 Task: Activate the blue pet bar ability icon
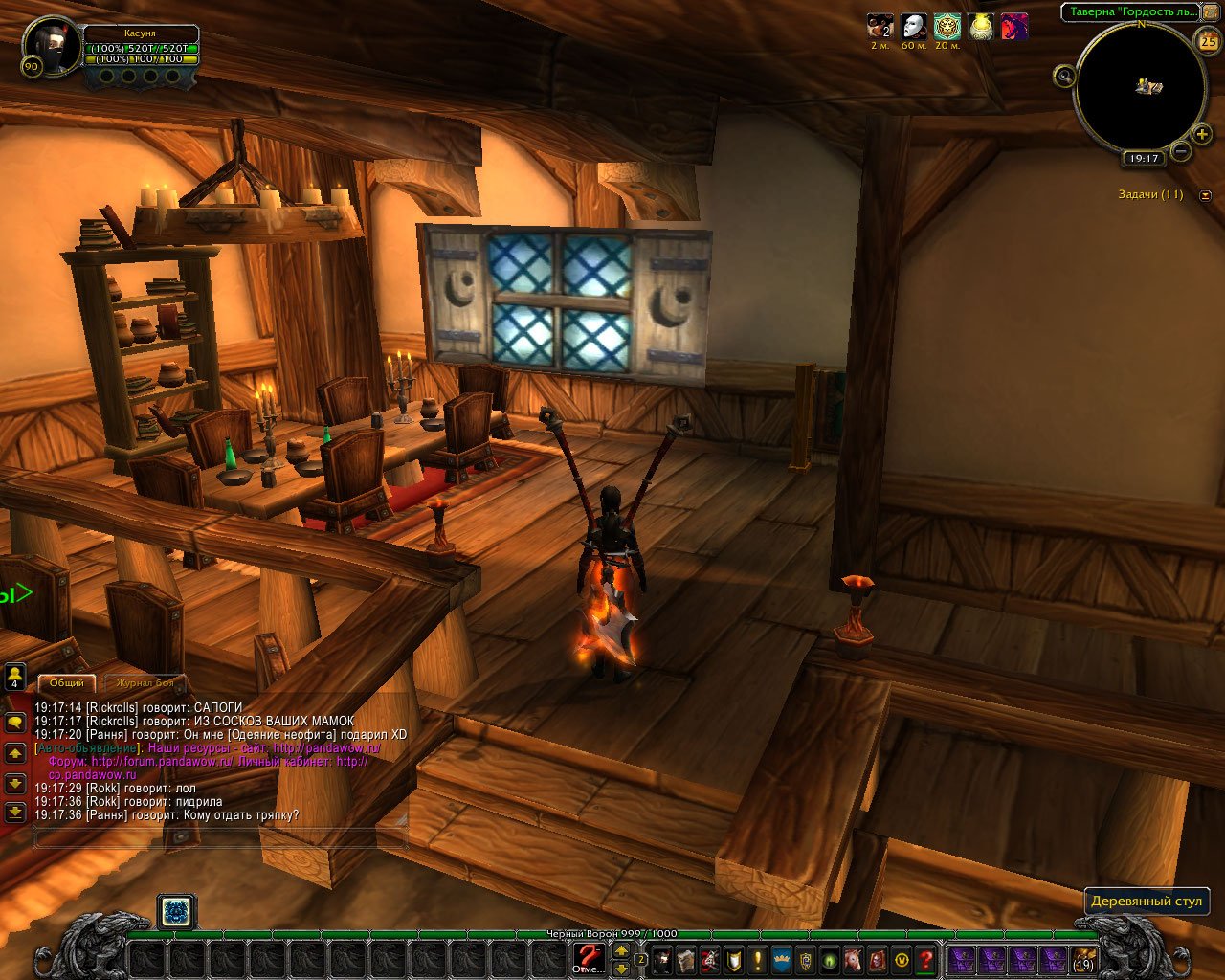[x=176, y=911]
